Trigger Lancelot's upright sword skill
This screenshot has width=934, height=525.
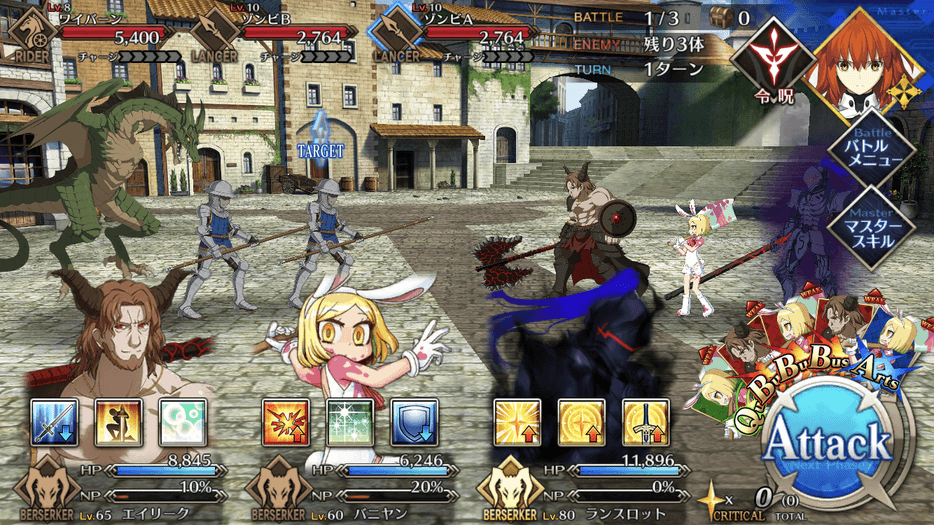[x=646, y=423]
